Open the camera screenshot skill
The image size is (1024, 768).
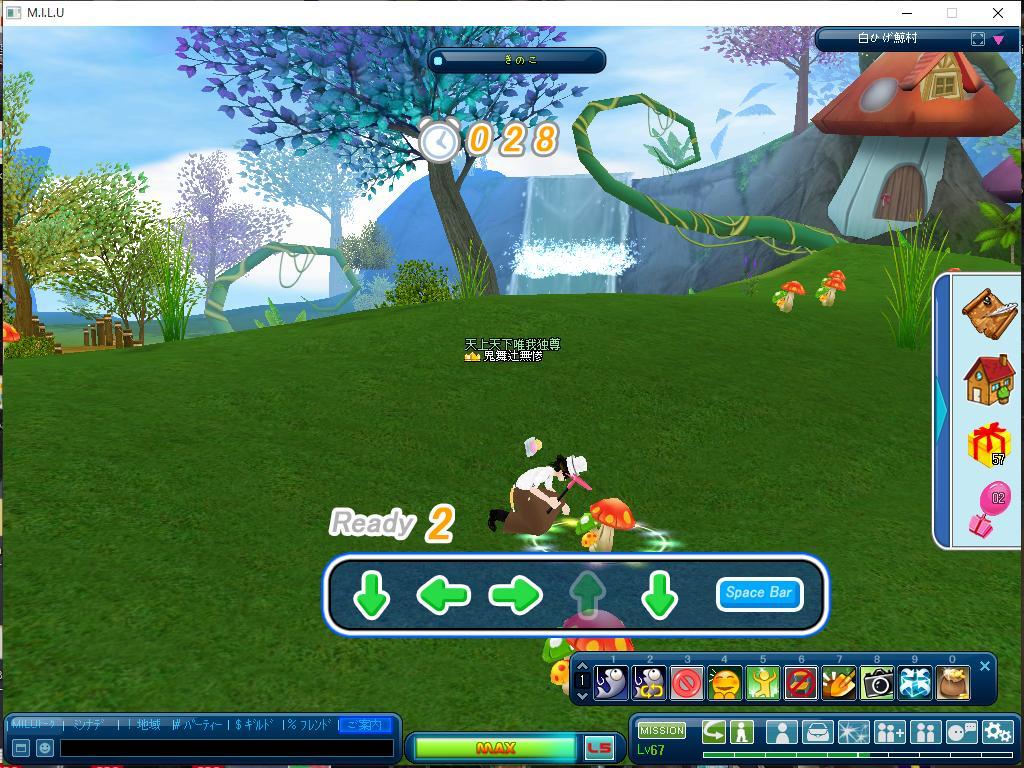tap(877, 683)
